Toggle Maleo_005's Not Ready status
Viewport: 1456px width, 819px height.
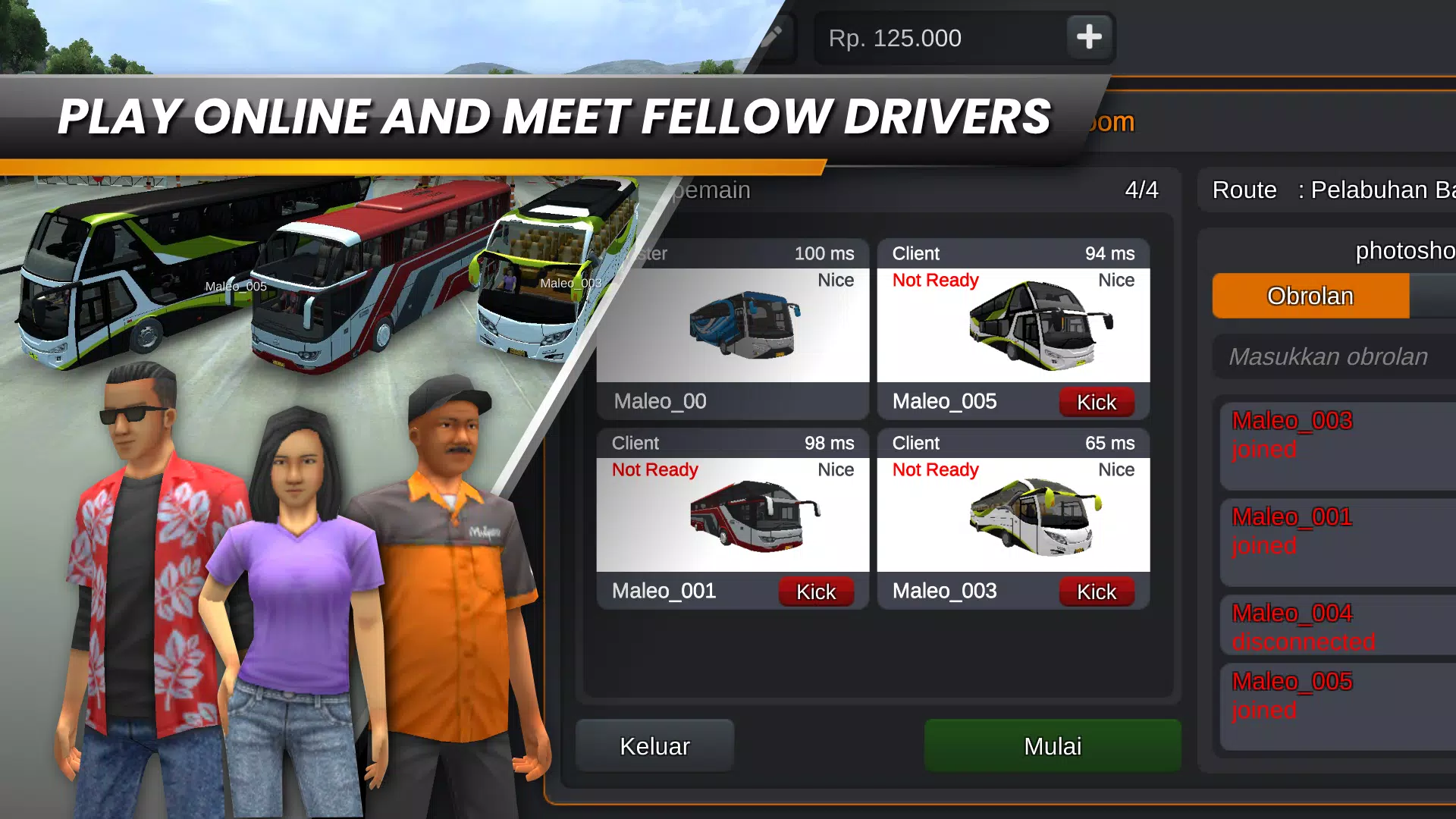(935, 280)
